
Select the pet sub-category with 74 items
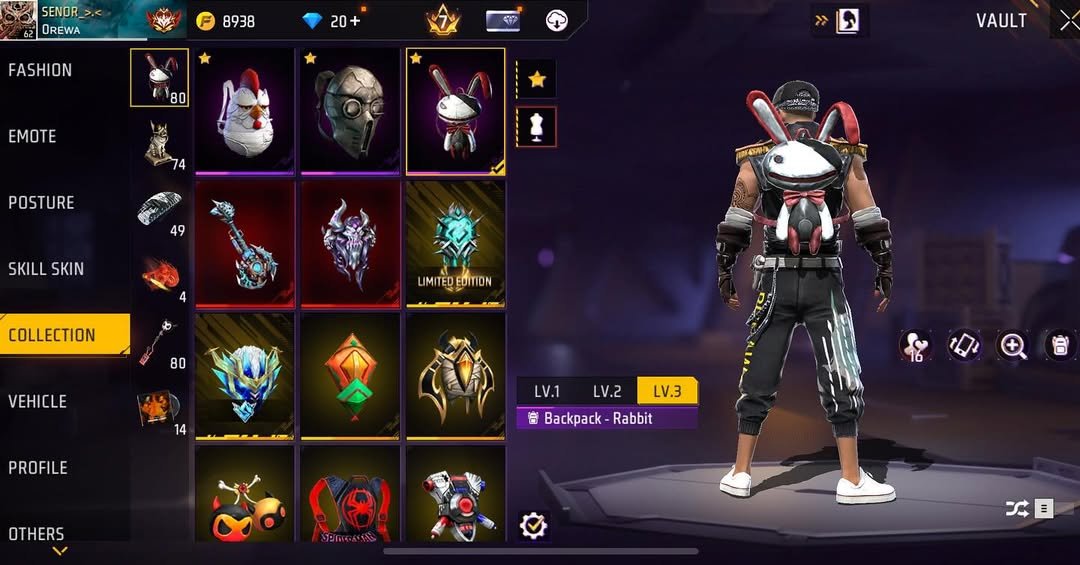[x=159, y=145]
